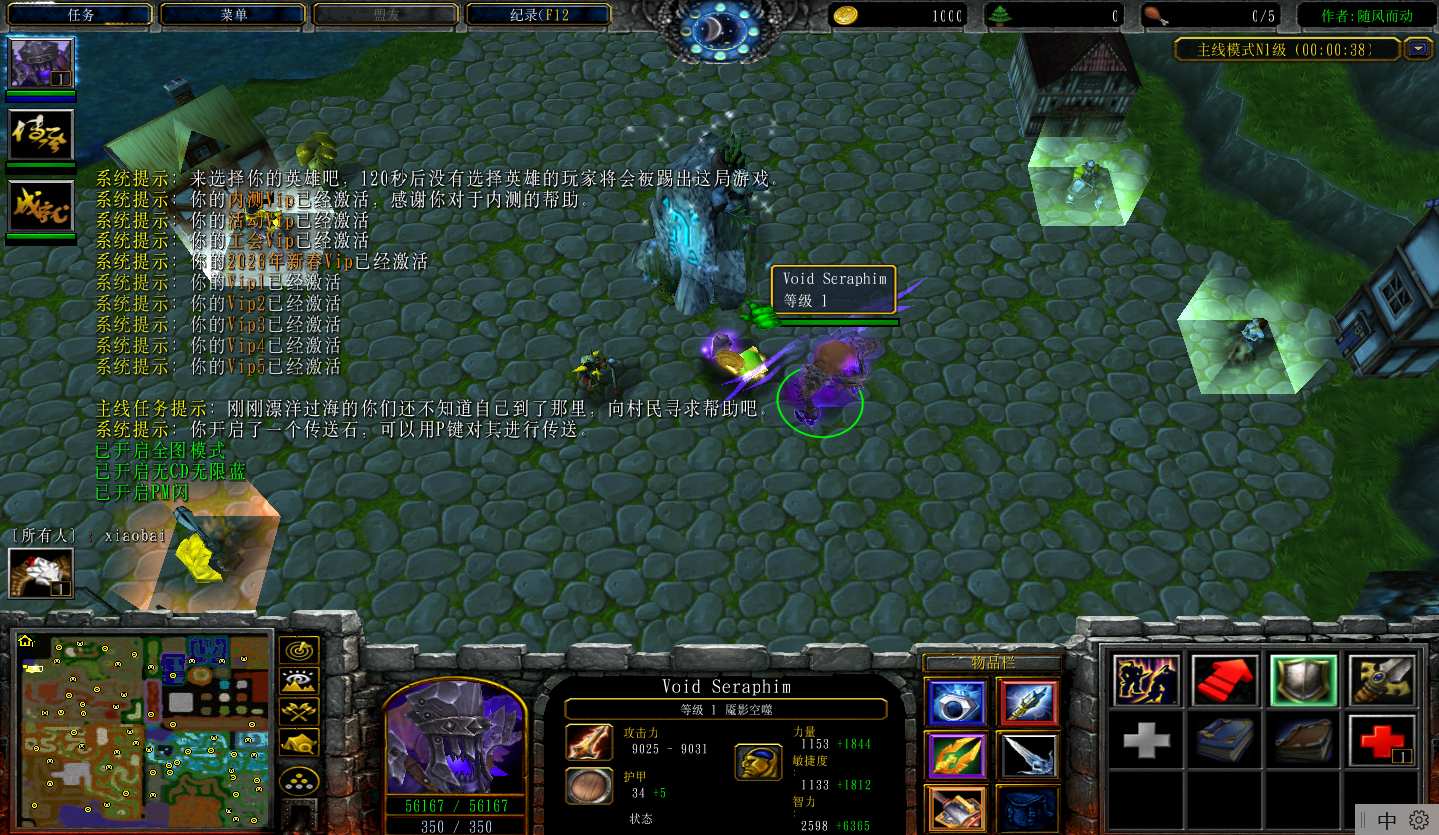This screenshot has width=1439, height=835.
Task: Open the 任务 quests menu
Action: [81, 15]
